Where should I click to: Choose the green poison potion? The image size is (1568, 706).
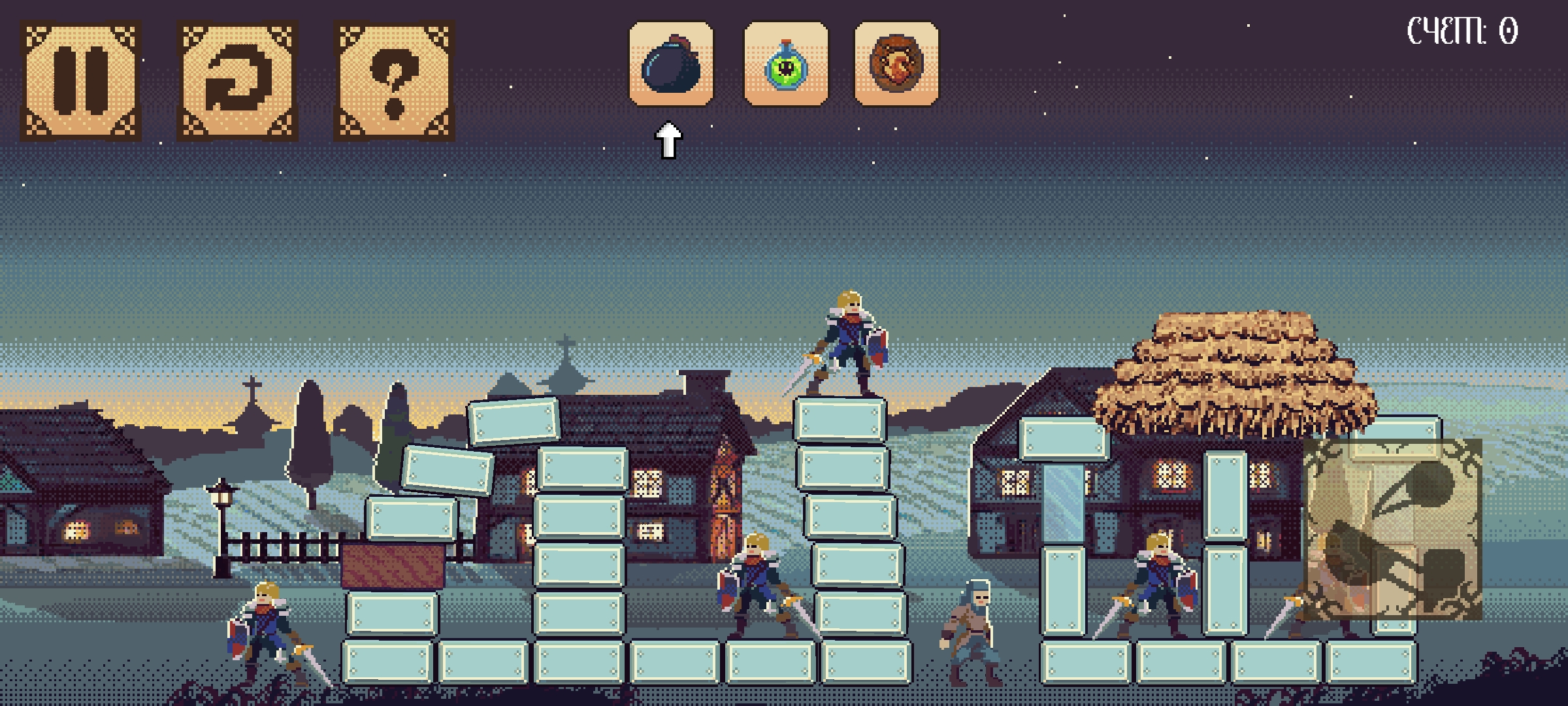(x=786, y=64)
